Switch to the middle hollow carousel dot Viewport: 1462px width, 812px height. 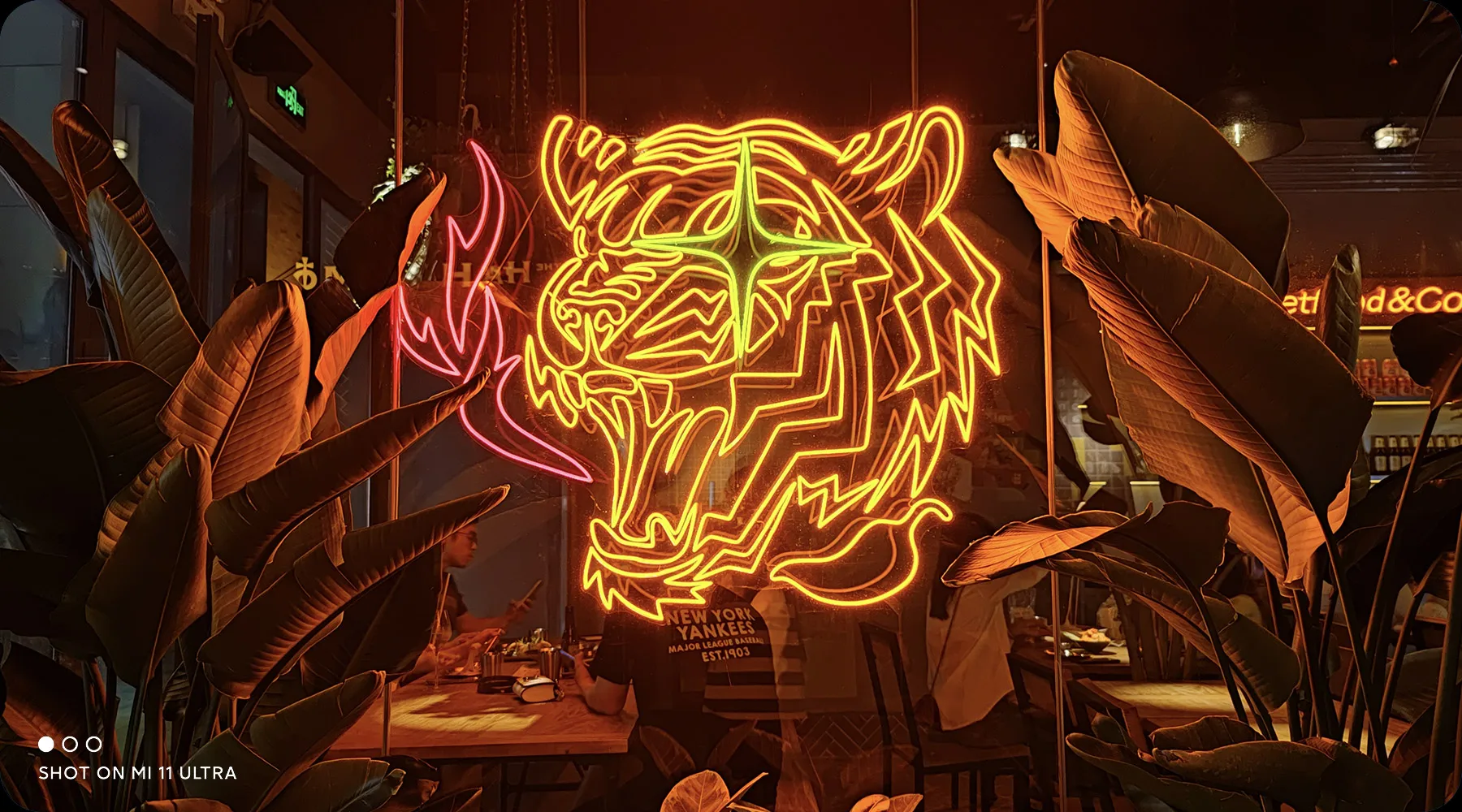pyautogui.click(x=70, y=744)
